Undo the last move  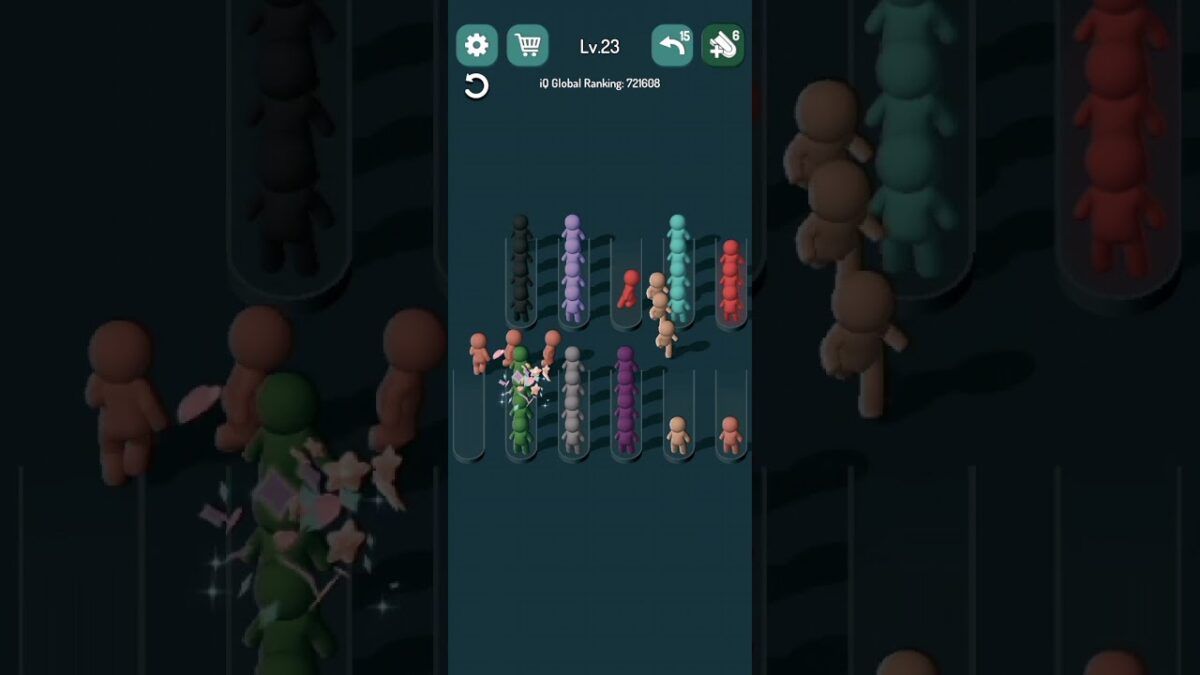pyautogui.click(x=672, y=45)
